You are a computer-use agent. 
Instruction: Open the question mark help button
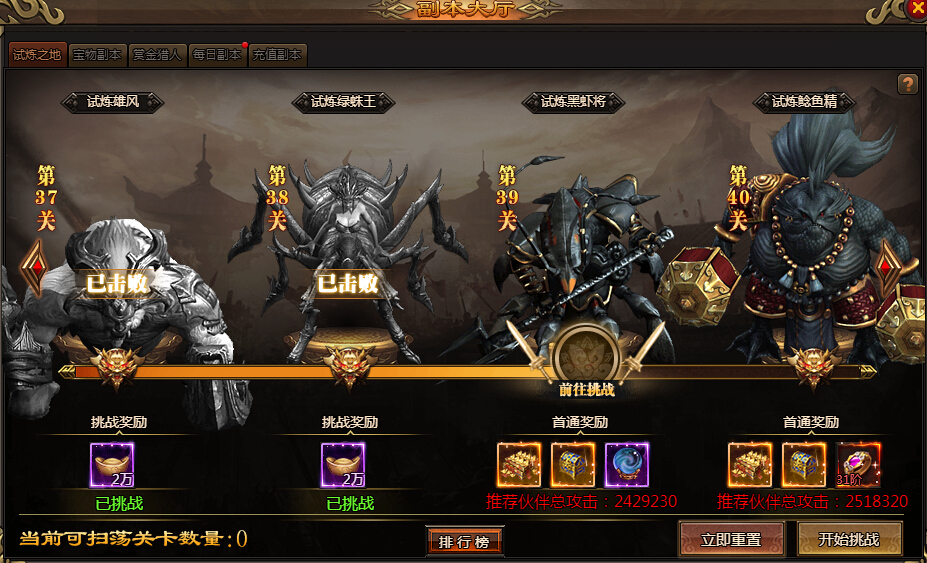[x=907, y=84]
